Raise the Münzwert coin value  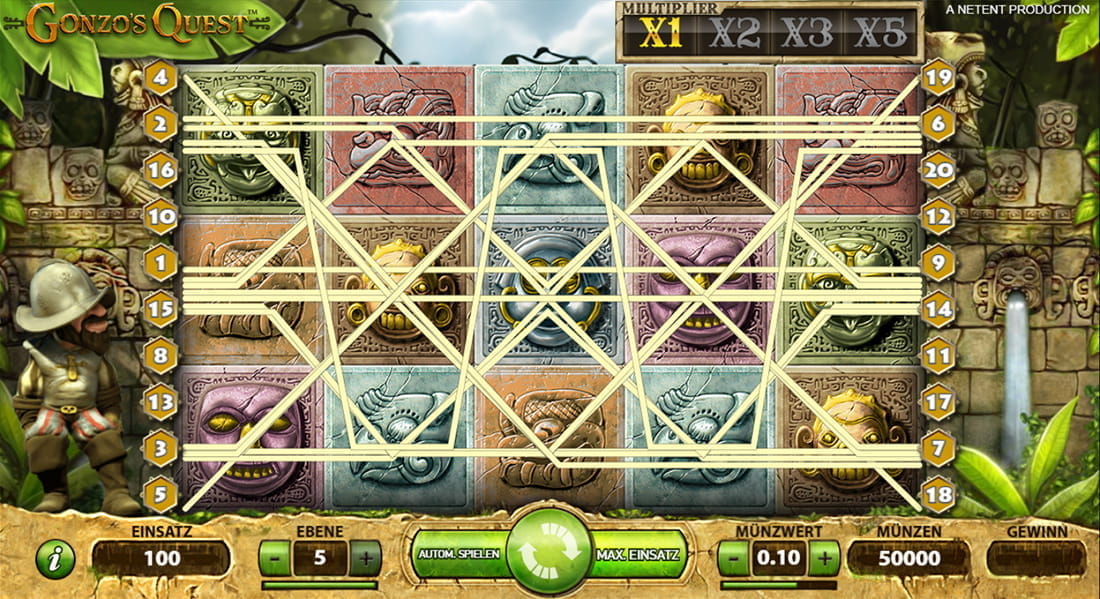824,558
